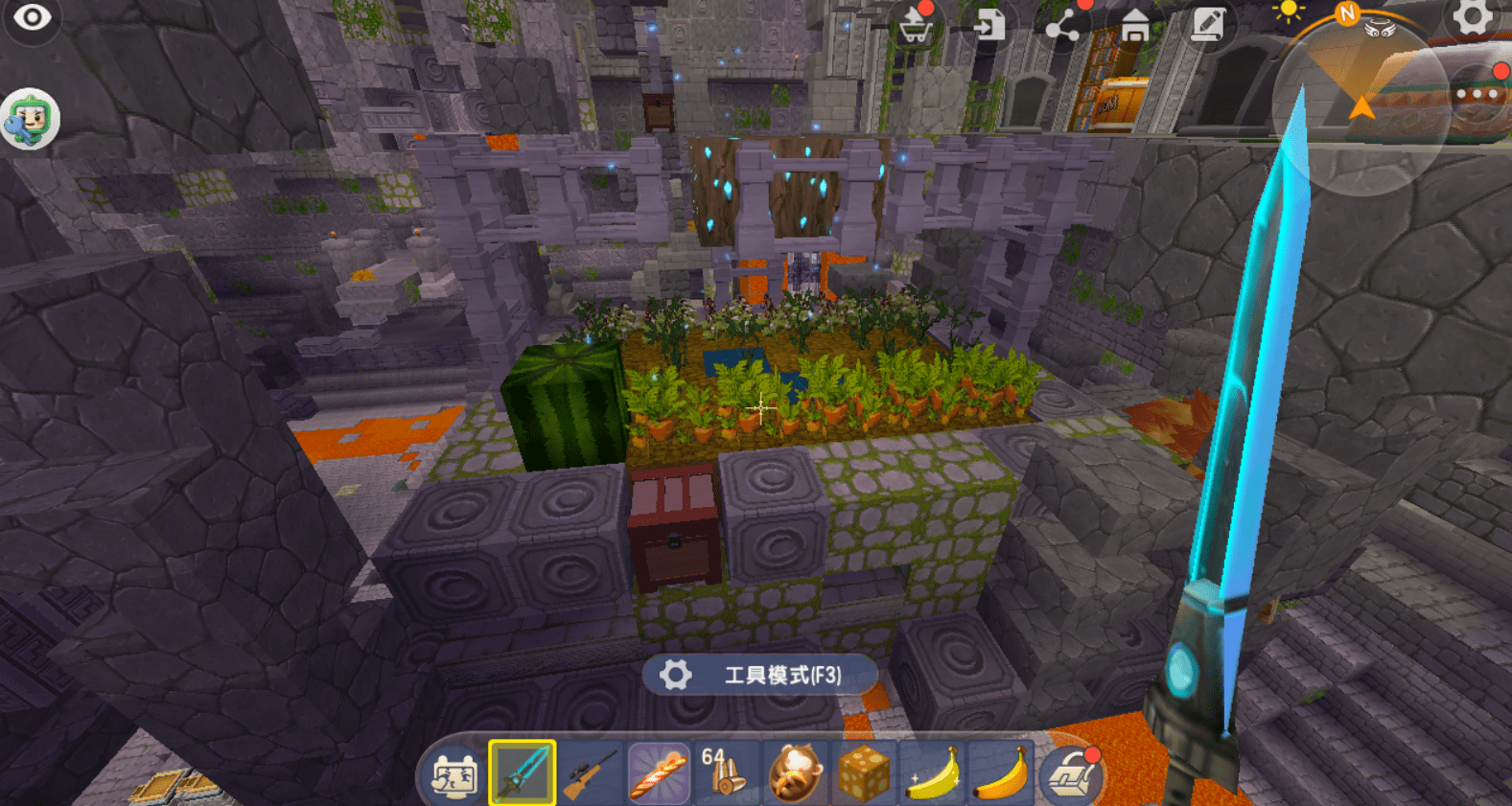
Task: Open the green character avatar icon
Action: tap(30, 120)
